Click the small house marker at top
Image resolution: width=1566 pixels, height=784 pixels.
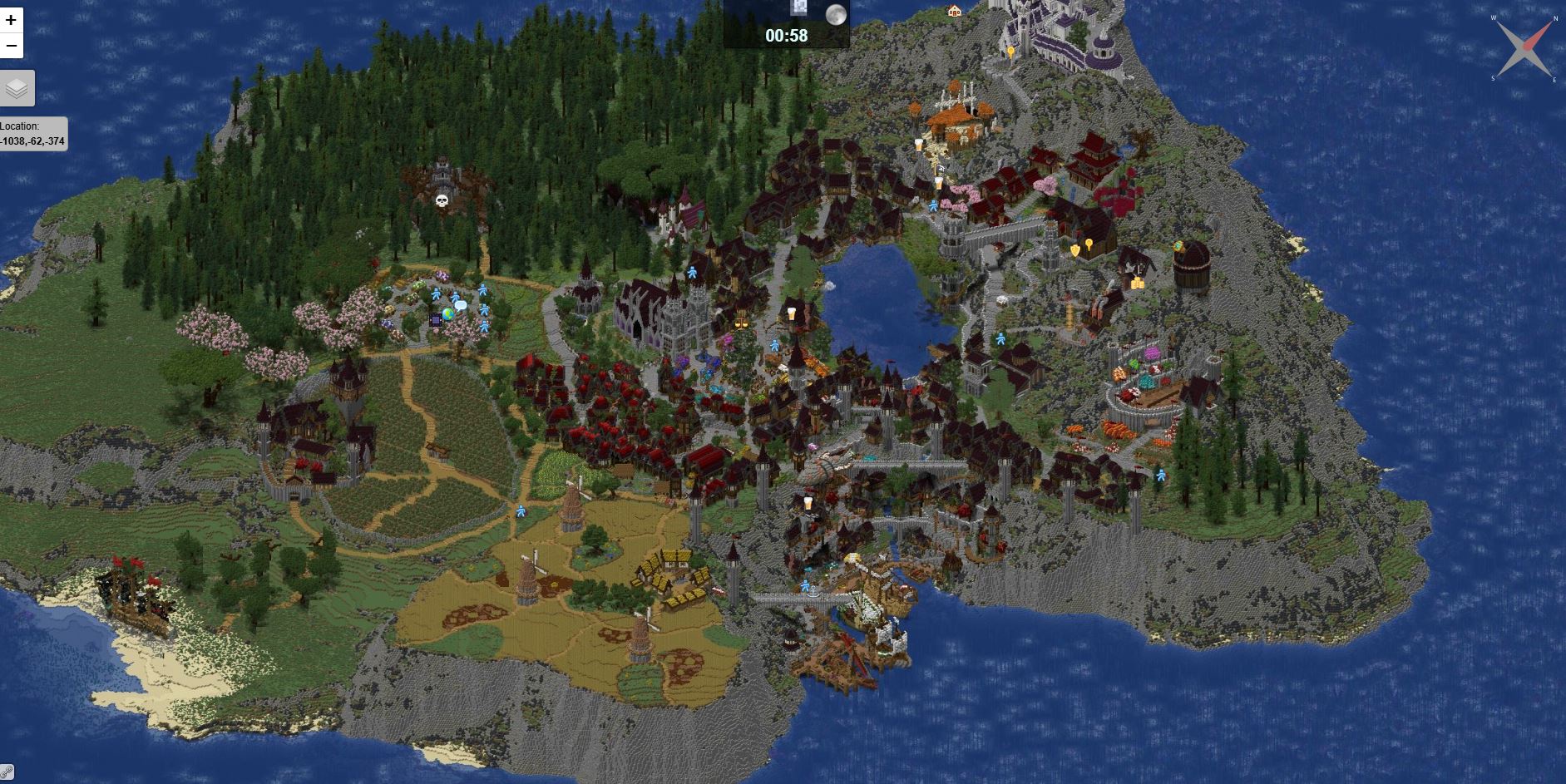tap(954, 11)
